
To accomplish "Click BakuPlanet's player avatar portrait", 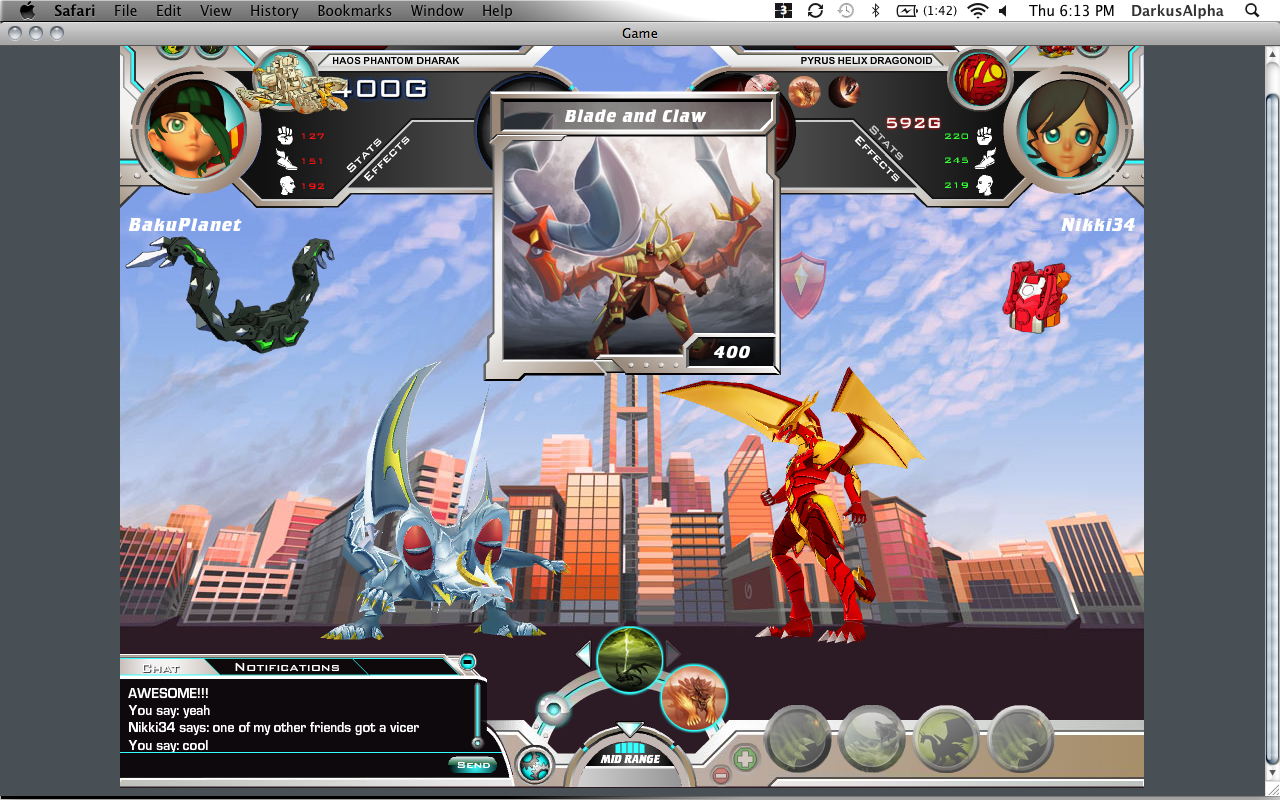I will (x=187, y=127).
